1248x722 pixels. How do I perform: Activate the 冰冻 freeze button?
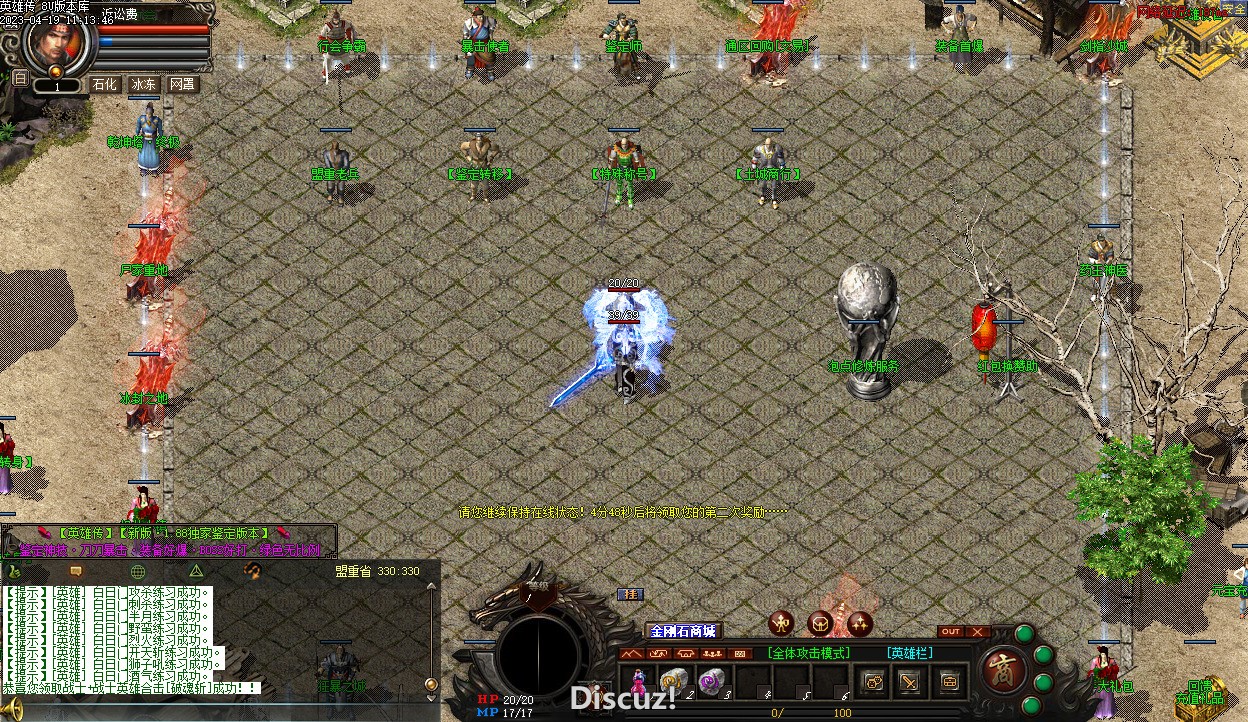[x=144, y=85]
